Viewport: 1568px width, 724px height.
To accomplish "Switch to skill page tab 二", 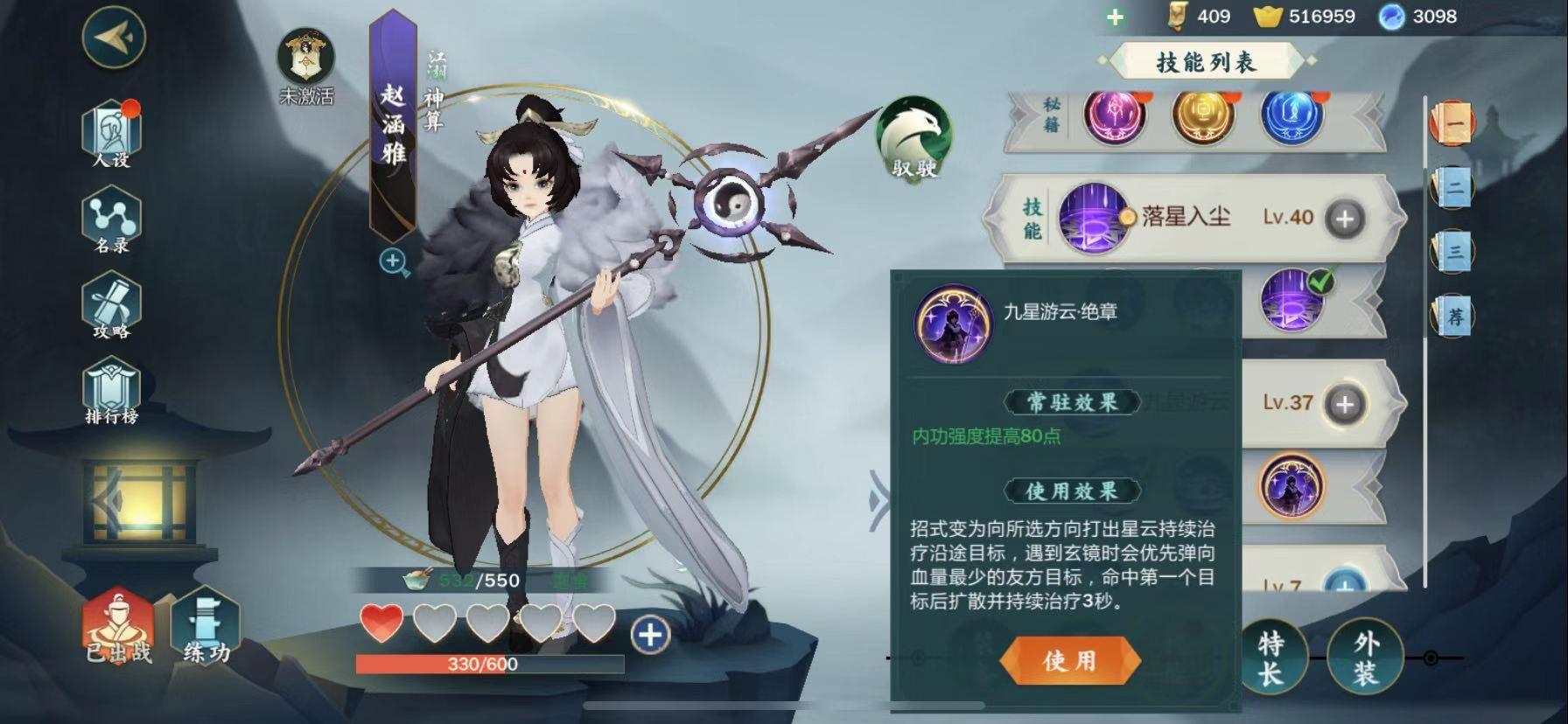I will [x=1453, y=187].
